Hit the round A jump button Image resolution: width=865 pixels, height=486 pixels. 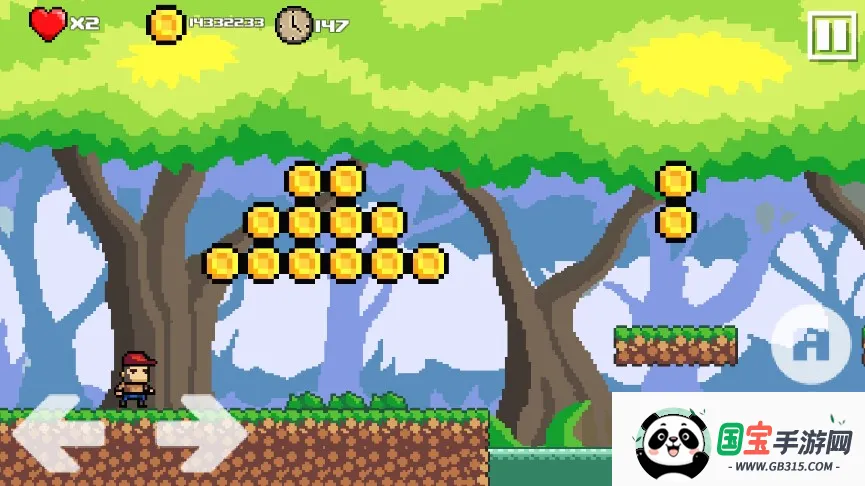pos(812,345)
